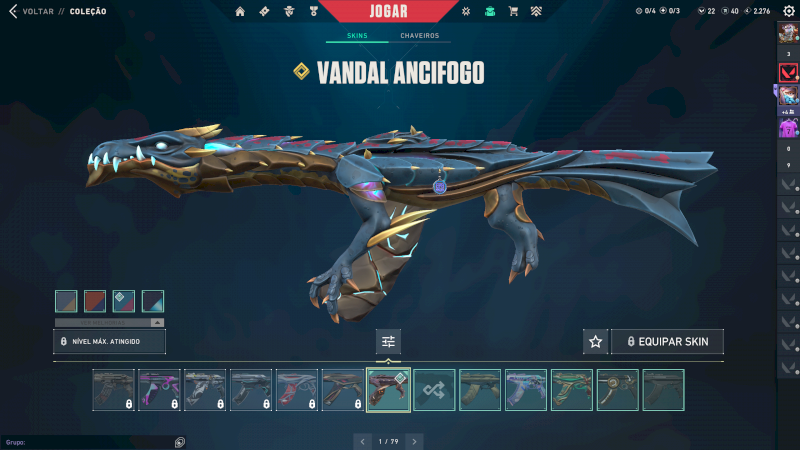Click the JOGAR play button
The image size is (800, 450).
point(399,11)
